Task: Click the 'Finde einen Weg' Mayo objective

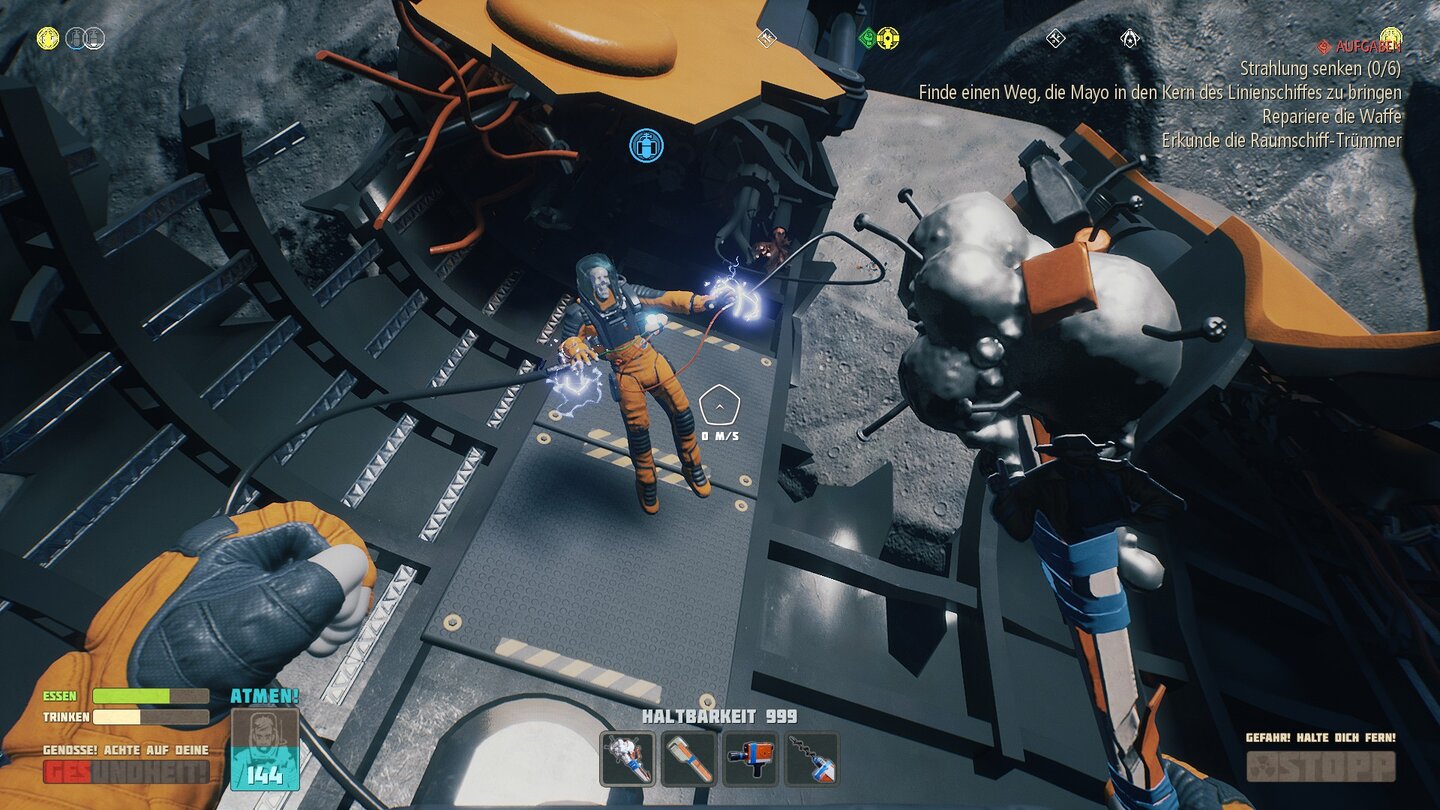Action: [x=1160, y=92]
